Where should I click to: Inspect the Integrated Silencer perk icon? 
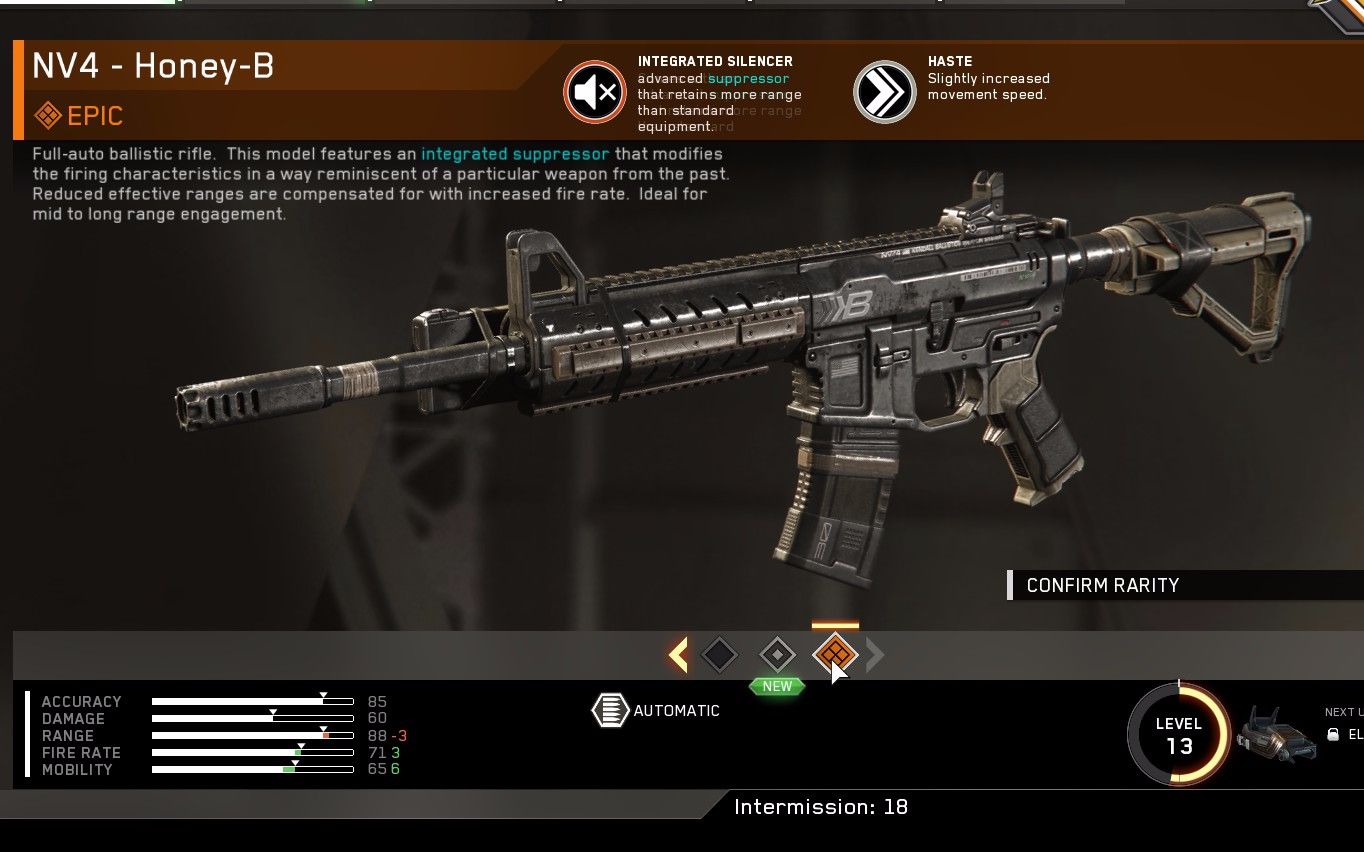595,93
